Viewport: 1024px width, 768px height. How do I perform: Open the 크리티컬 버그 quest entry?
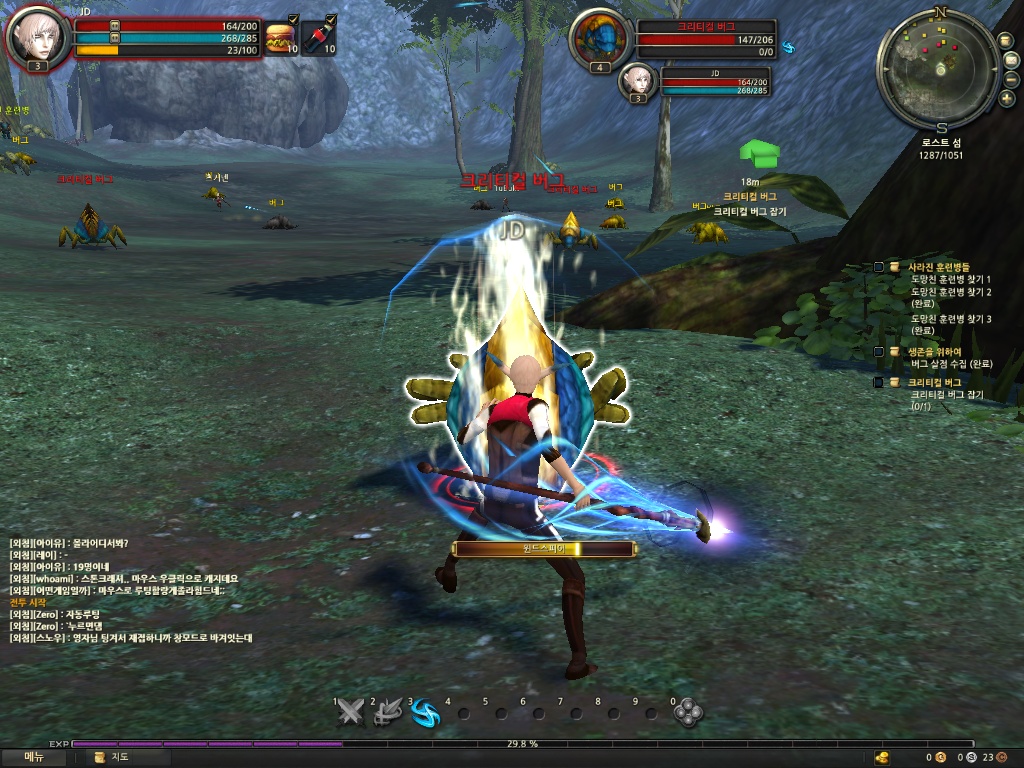tap(934, 382)
